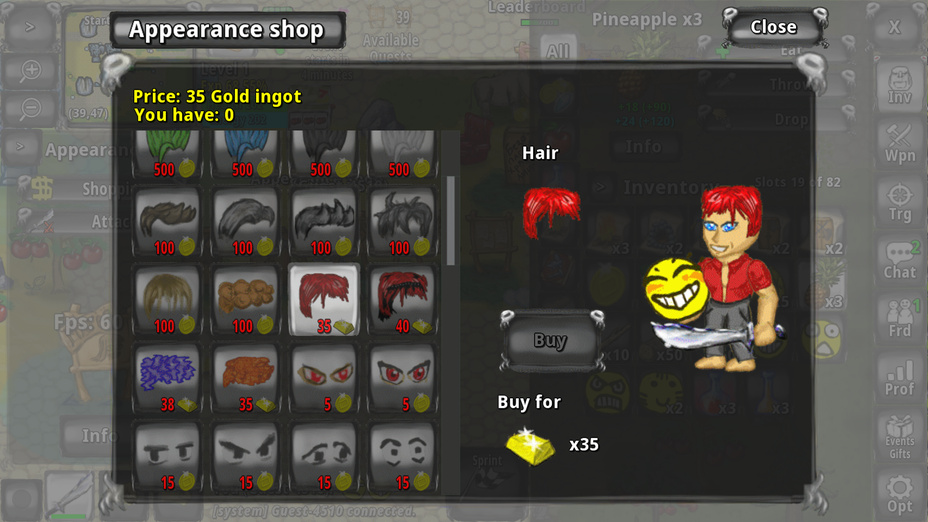This screenshot has width=928, height=522.
Task: Select the red hair priced 35 gold ingots
Action: coord(324,298)
